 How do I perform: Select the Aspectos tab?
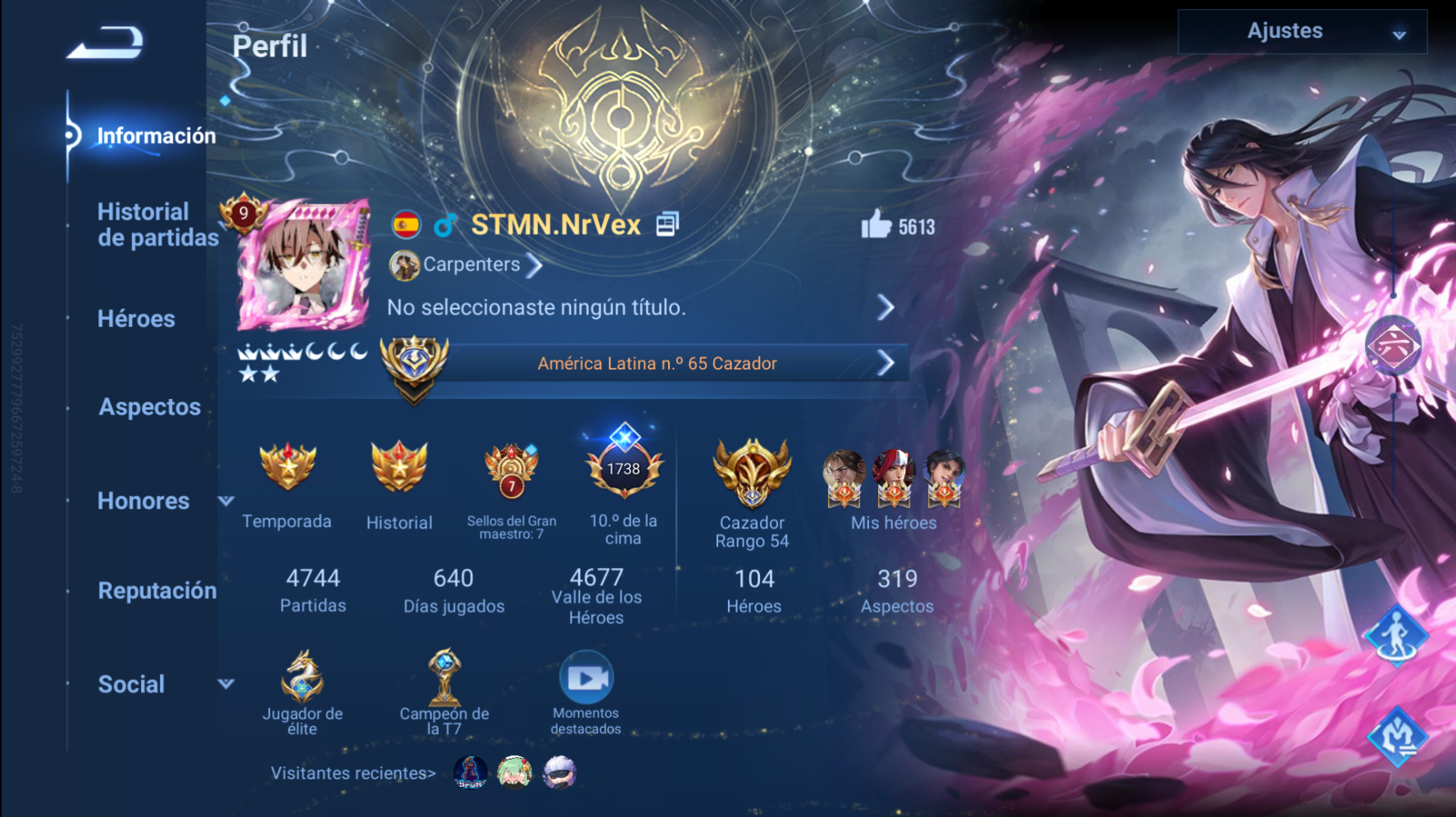click(149, 407)
